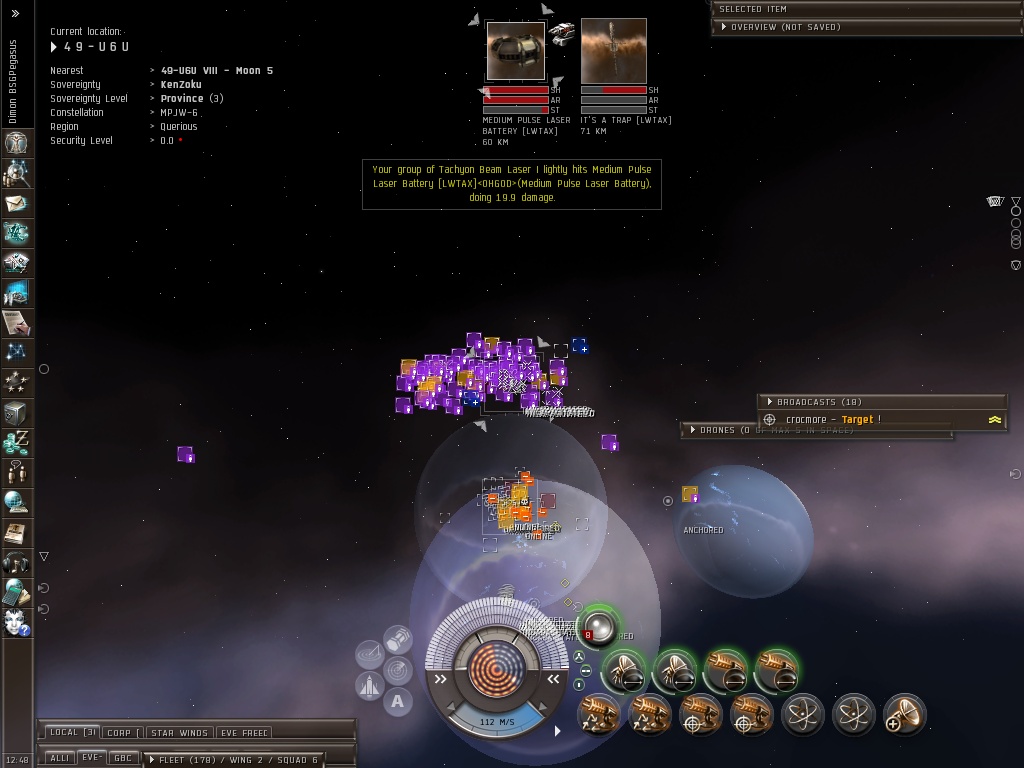Activate the atom-symbol module on the rack

[802, 715]
